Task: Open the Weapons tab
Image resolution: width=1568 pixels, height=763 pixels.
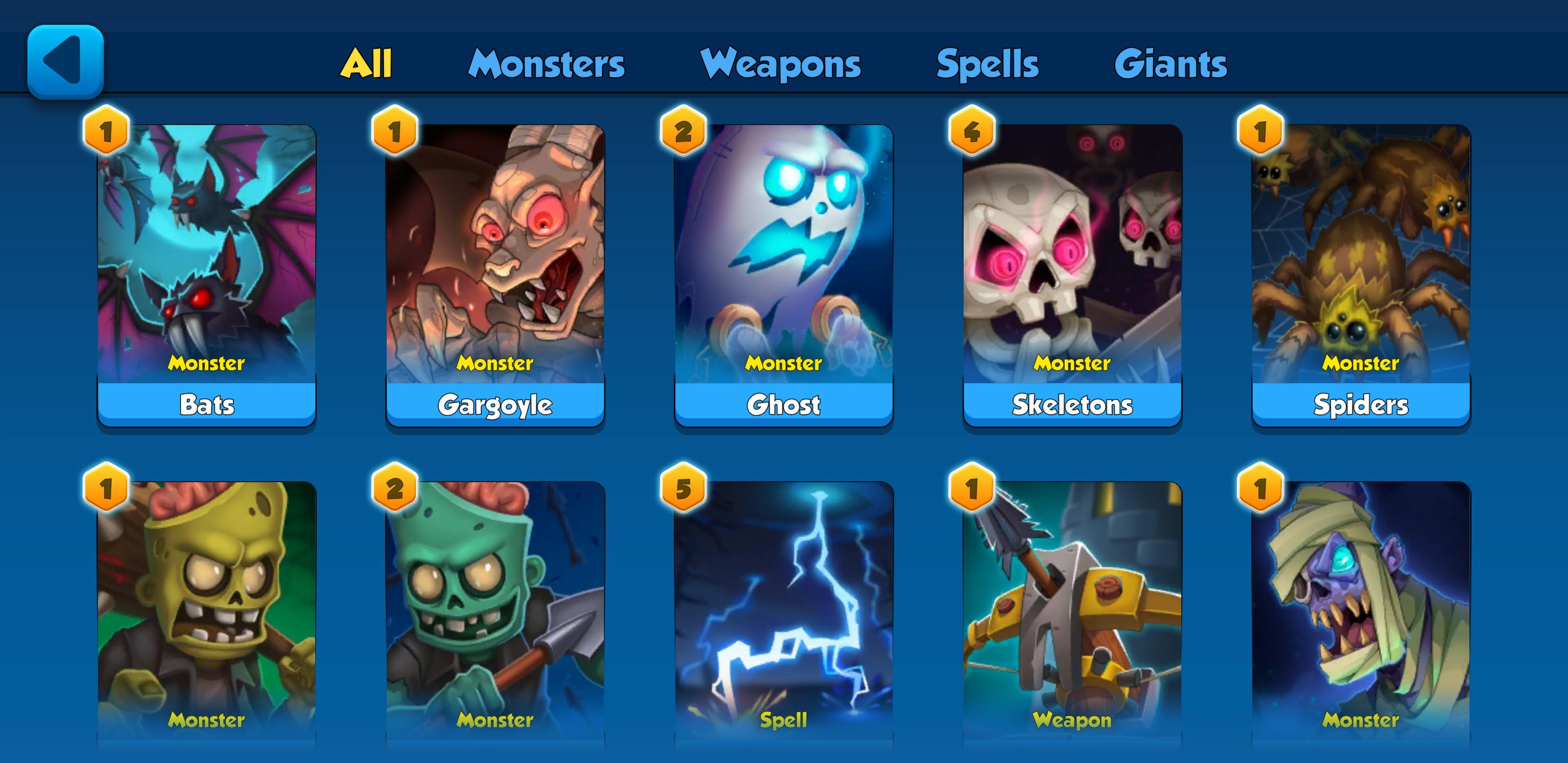Action: (x=780, y=64)
